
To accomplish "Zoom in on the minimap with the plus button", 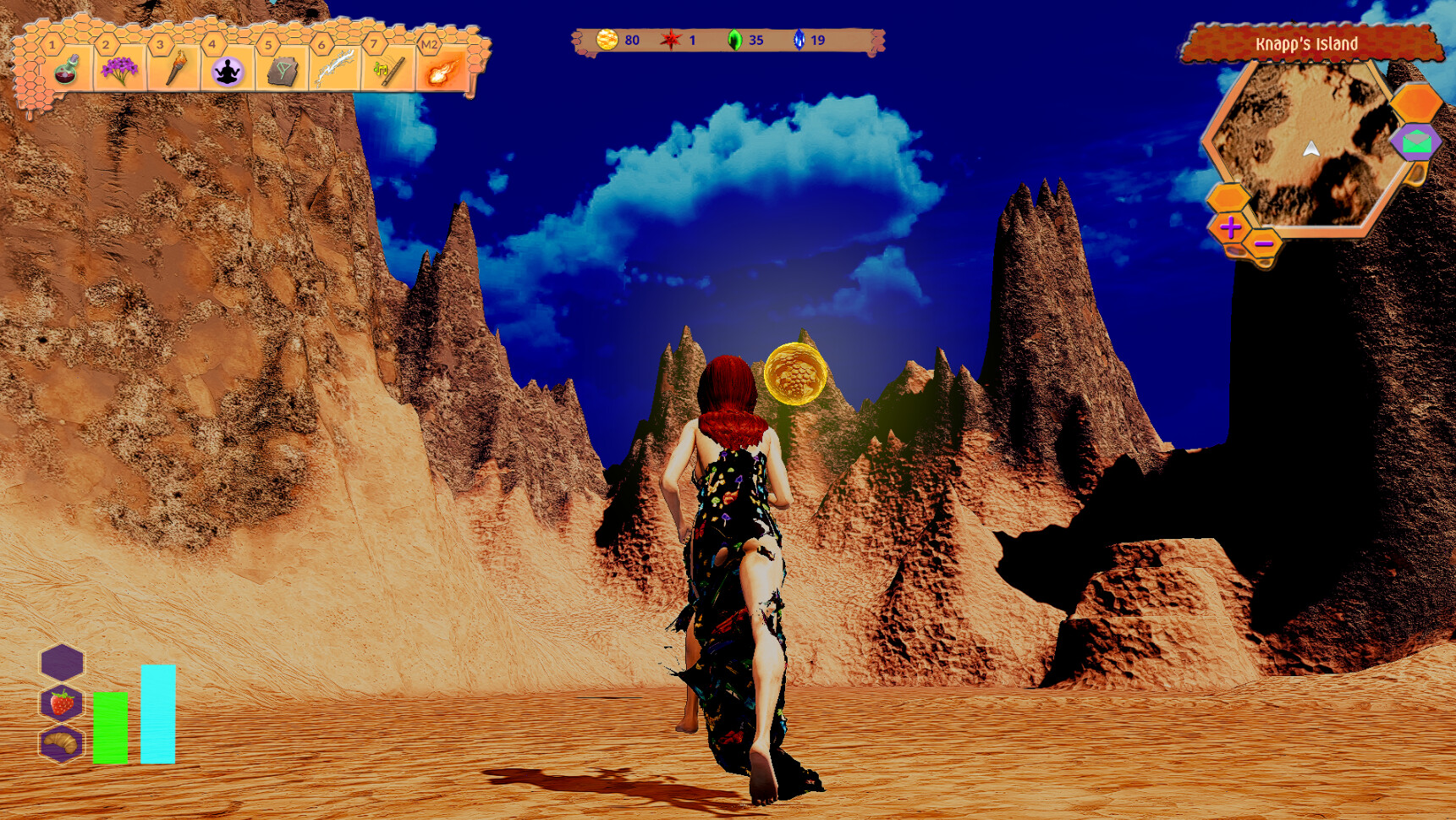I will [x=1229, y=228].
